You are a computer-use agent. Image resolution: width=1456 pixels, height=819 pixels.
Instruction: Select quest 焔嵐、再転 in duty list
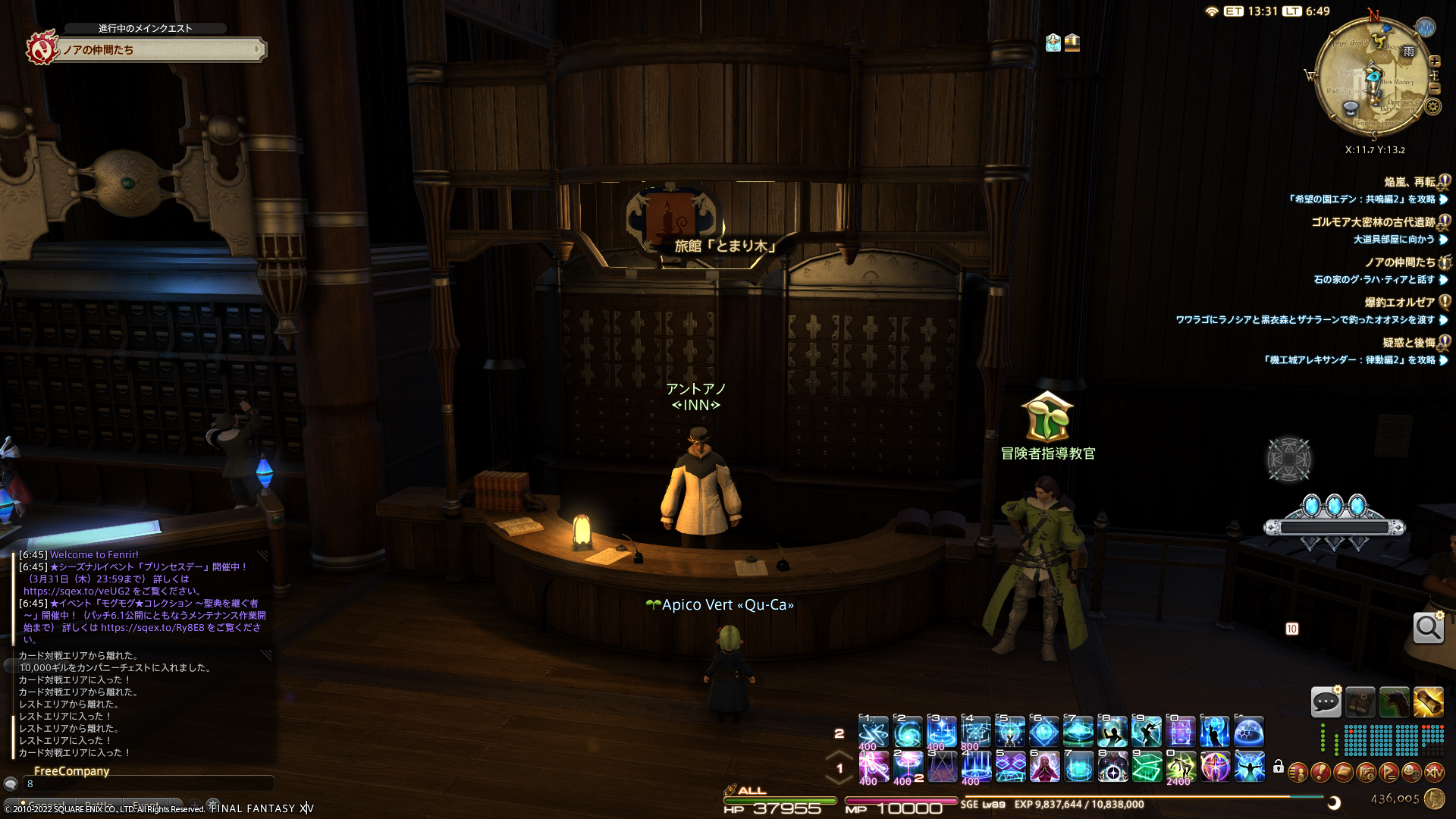1409,182
